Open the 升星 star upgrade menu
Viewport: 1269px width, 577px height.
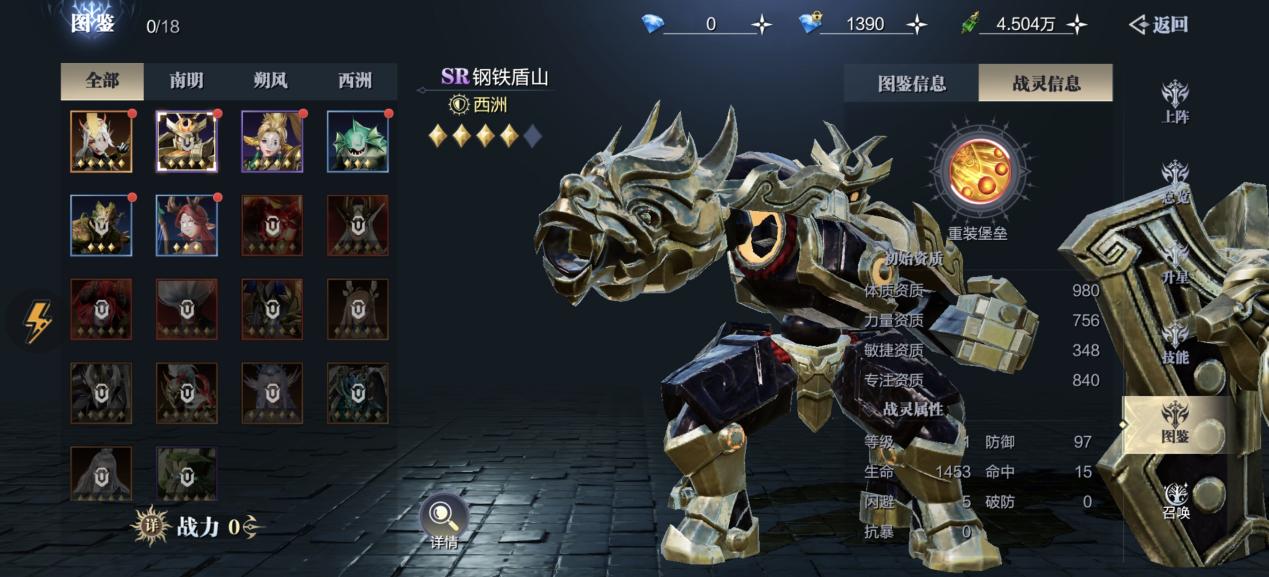point(1175,263)
